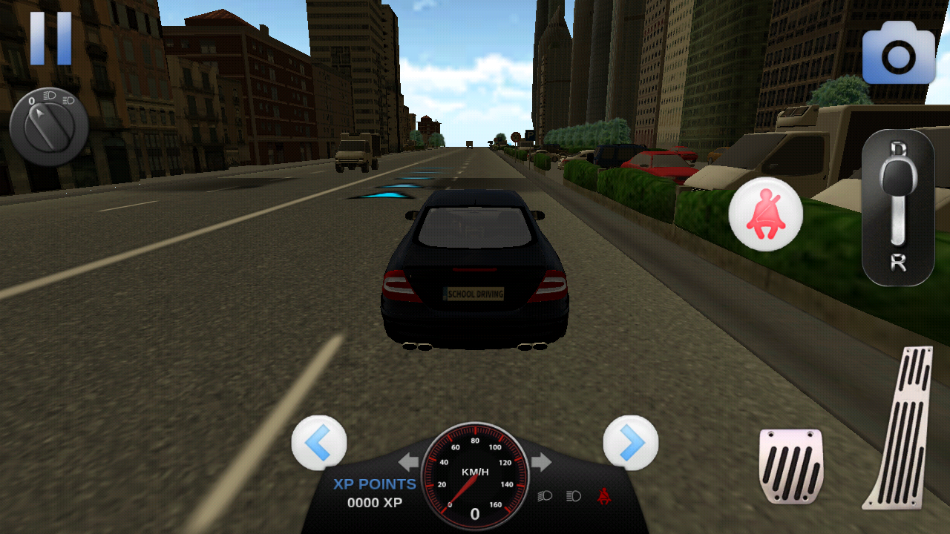950x534 pixels.
Task: Steer left with the blue left arrow
Action: click(x=319, y=442)
